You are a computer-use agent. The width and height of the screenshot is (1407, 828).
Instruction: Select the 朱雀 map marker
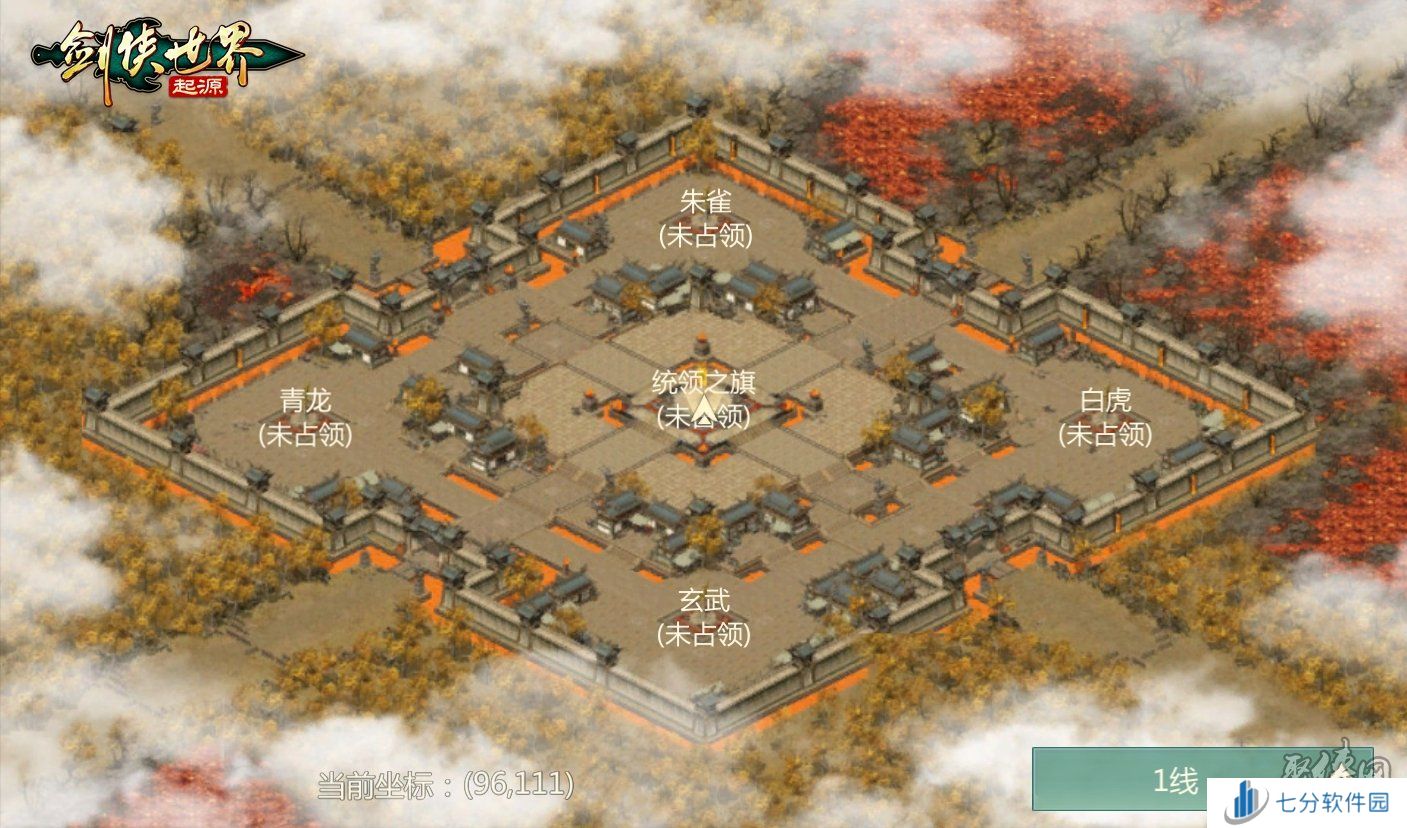click(x=705, y=218)
